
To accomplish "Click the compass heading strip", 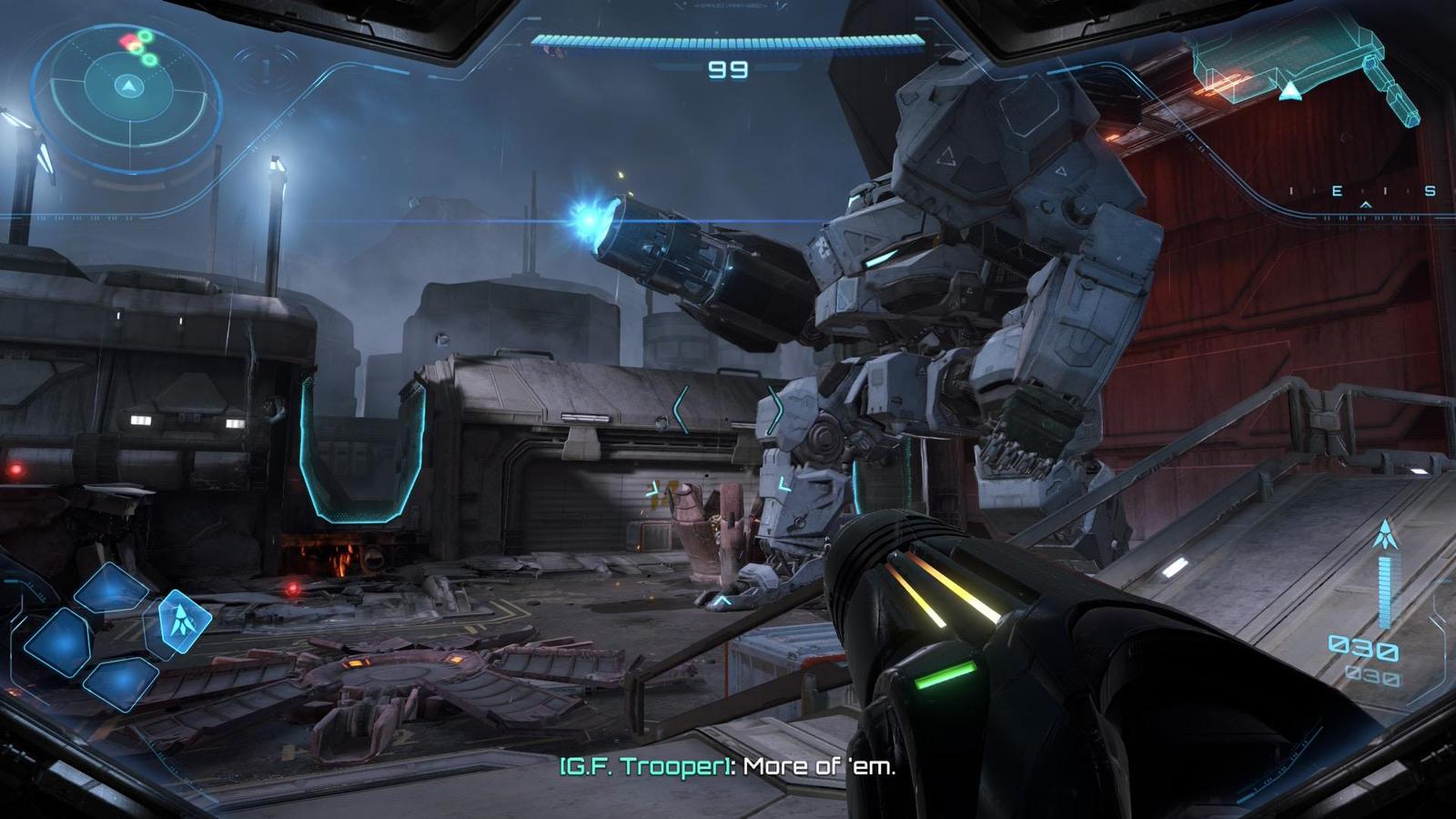I will pyautogui.click(x=1362, y=192).
